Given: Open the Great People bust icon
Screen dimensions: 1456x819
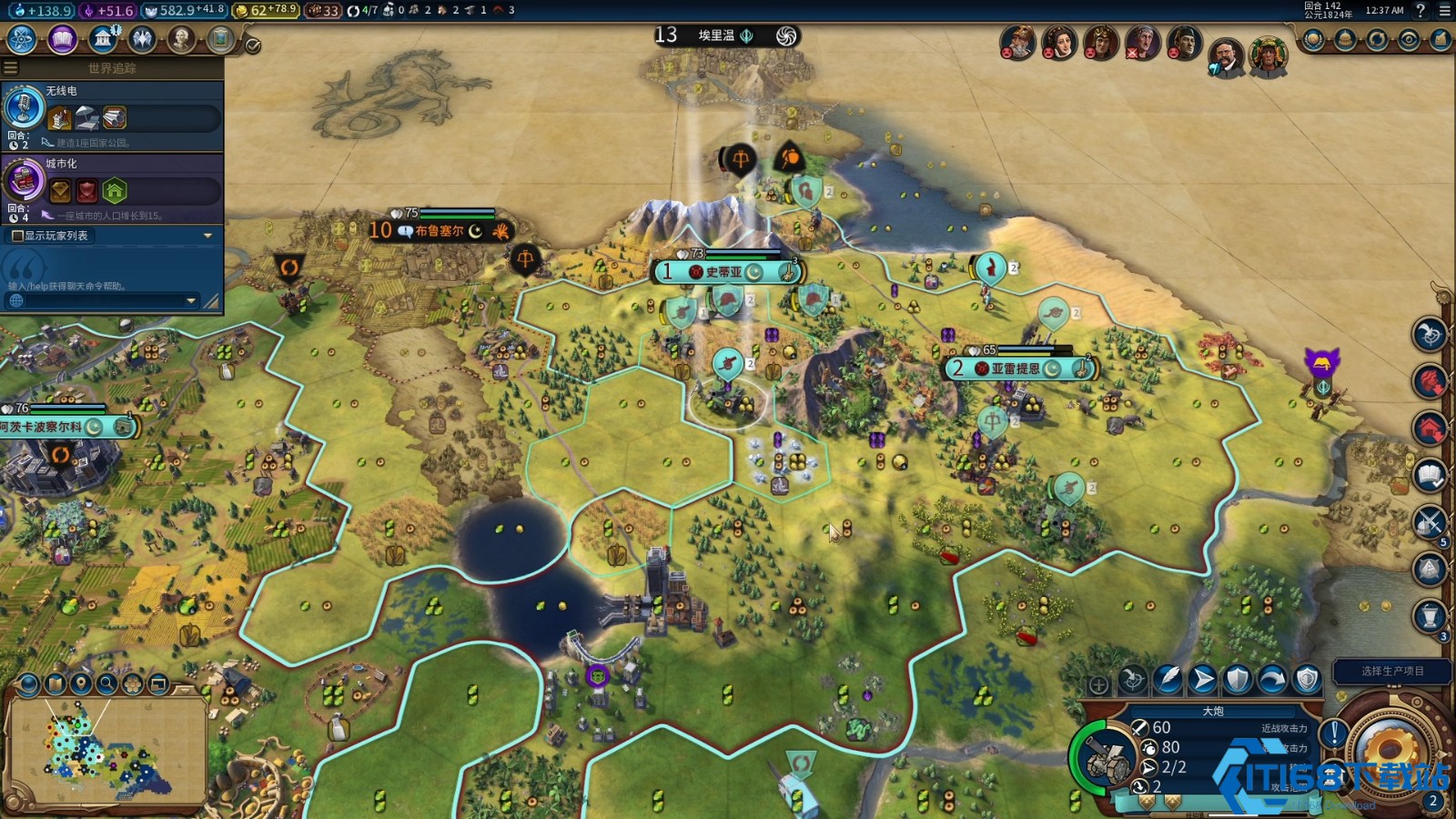Looking at the screenshot, I should click(182, 40).
